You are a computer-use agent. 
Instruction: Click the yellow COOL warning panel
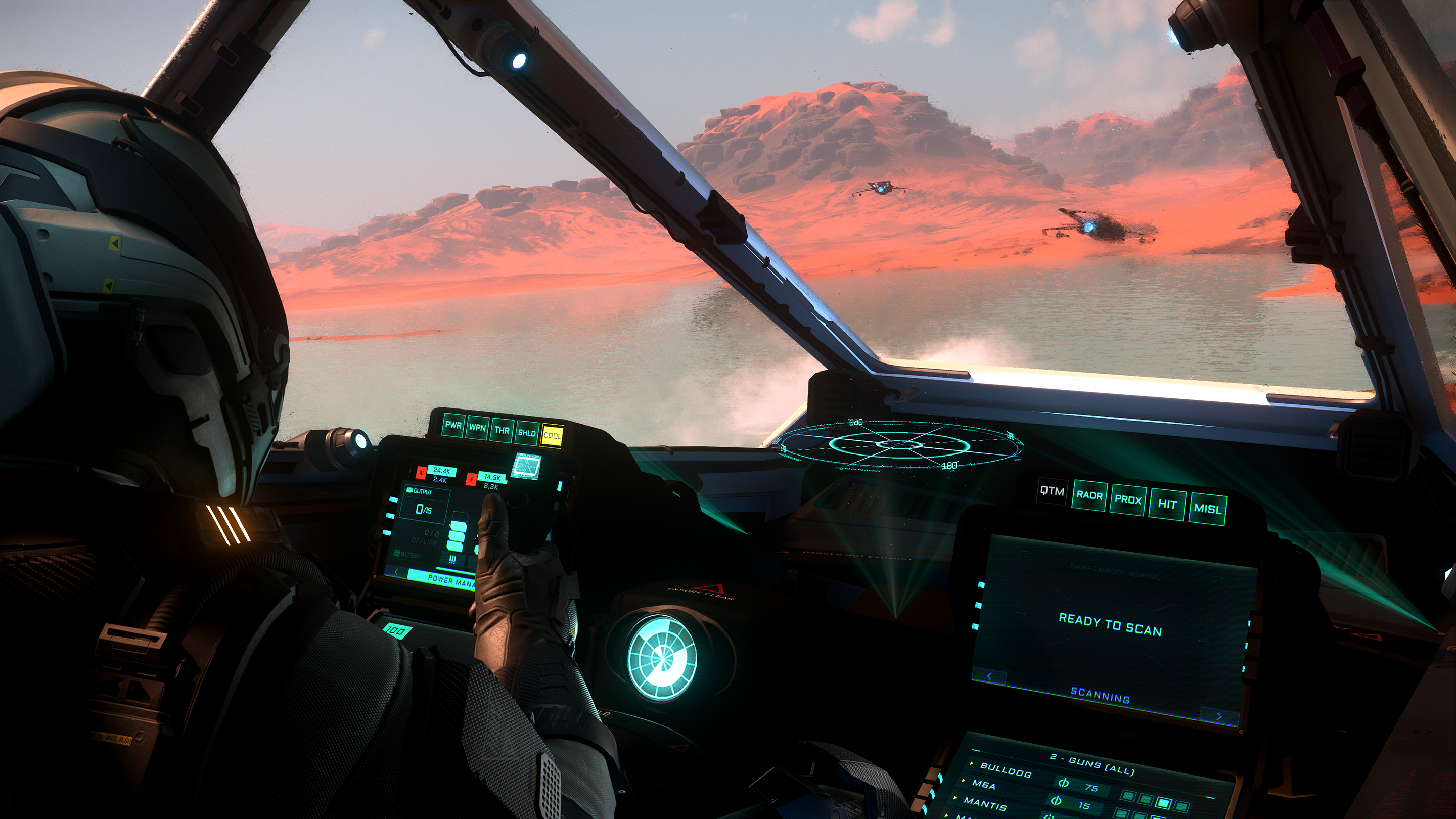(x=552, y=436)
